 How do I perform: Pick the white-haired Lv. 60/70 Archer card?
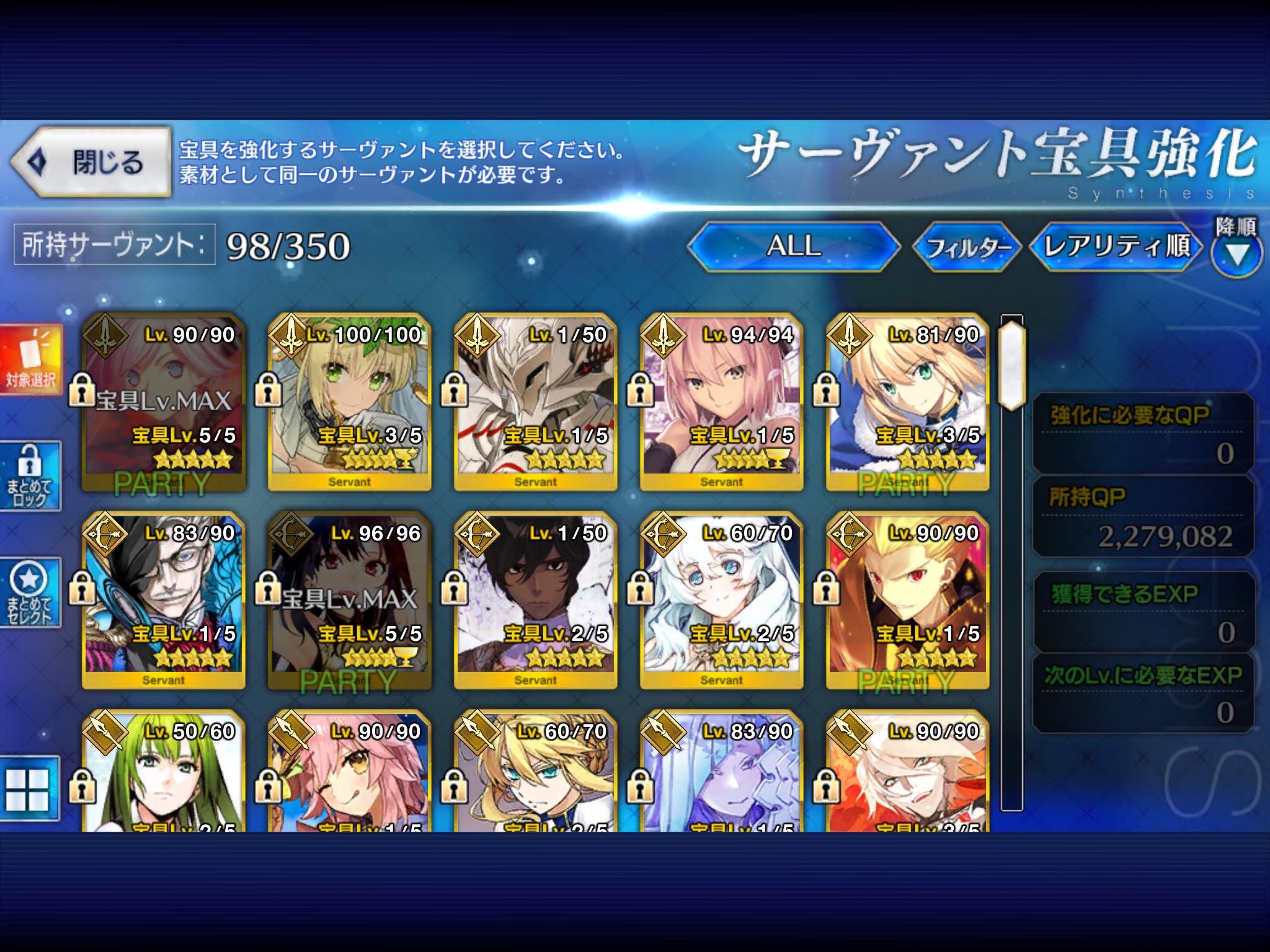pyautogui.click(x=721, y=600)
